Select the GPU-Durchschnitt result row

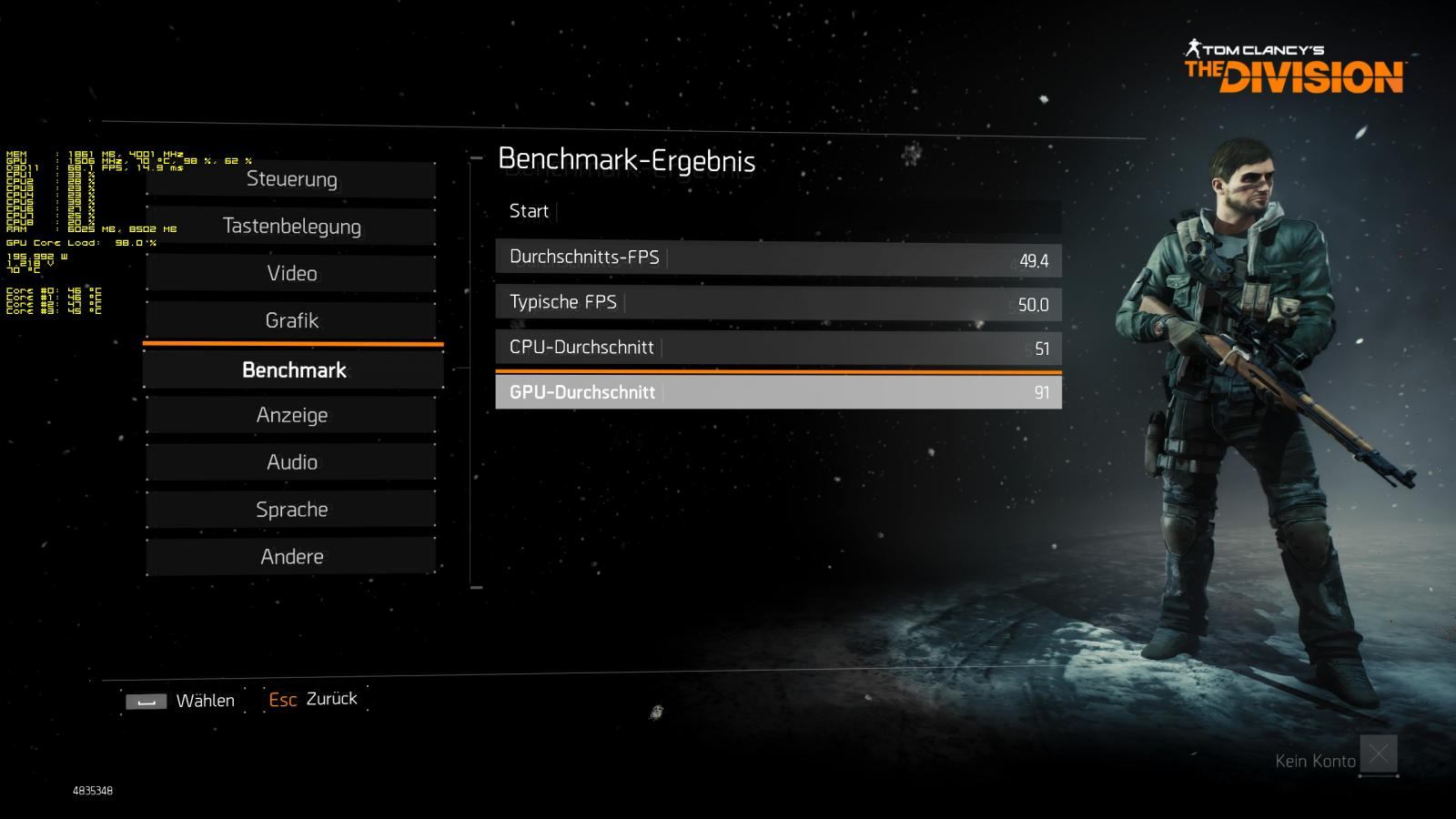tap(778, 392)
